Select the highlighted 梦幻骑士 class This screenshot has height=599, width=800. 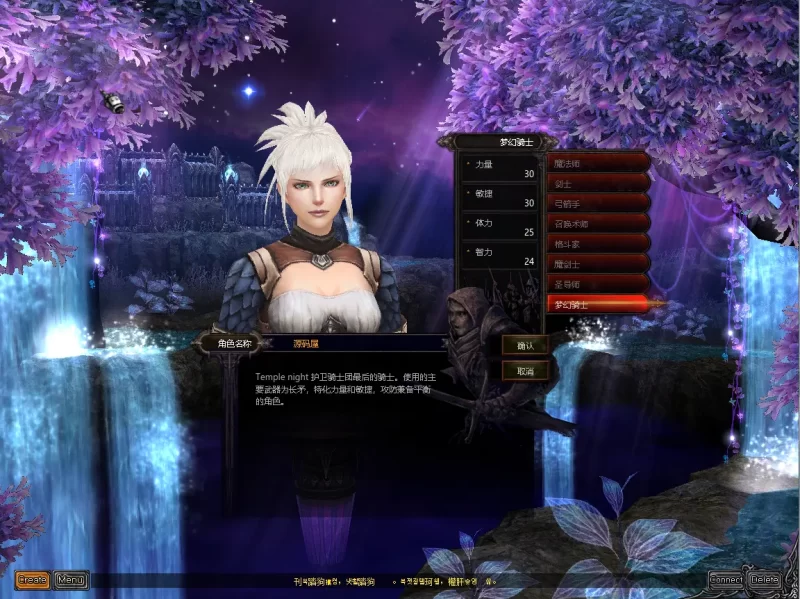599,302
